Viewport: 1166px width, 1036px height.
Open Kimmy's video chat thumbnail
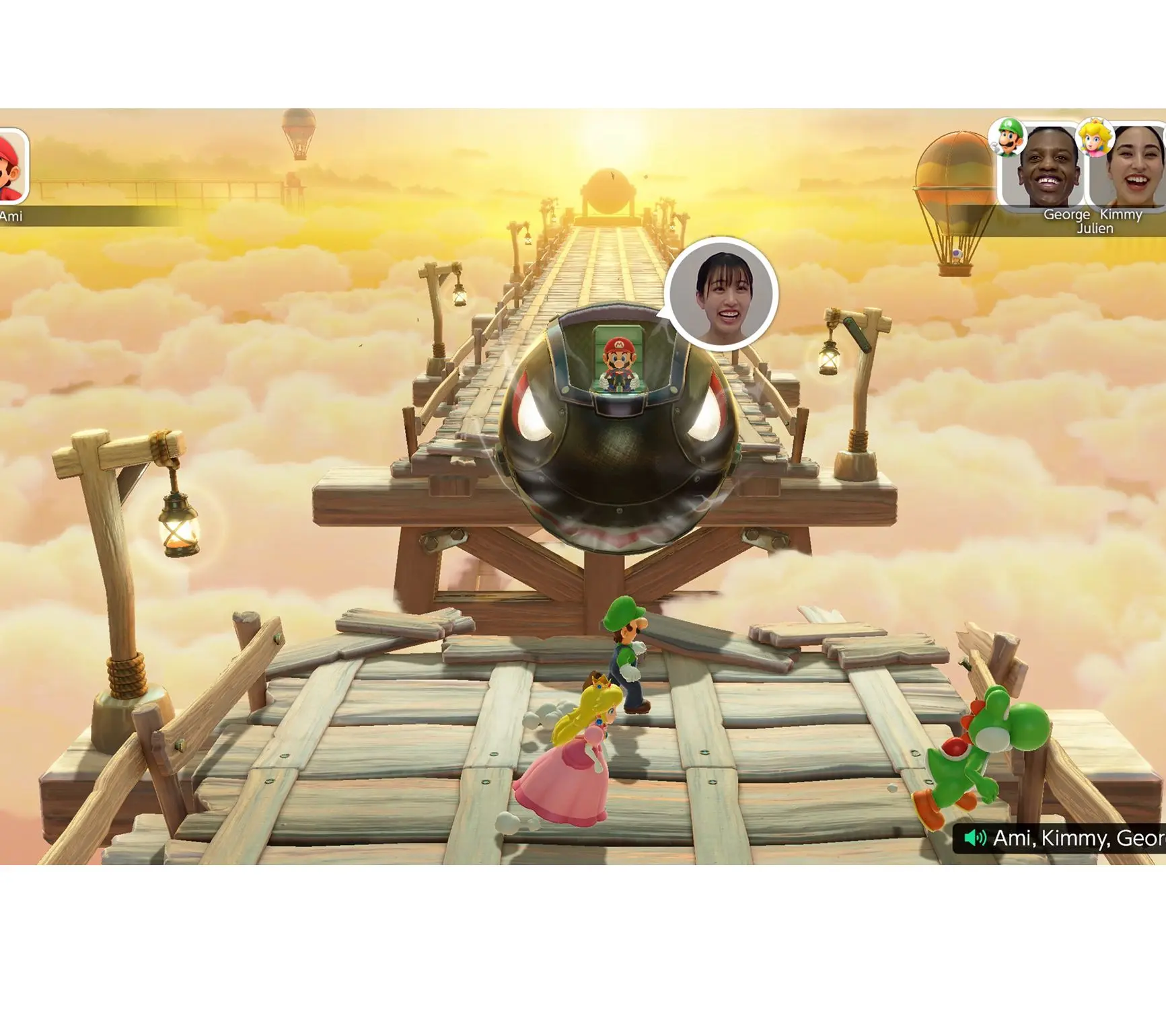(1130, 168)
